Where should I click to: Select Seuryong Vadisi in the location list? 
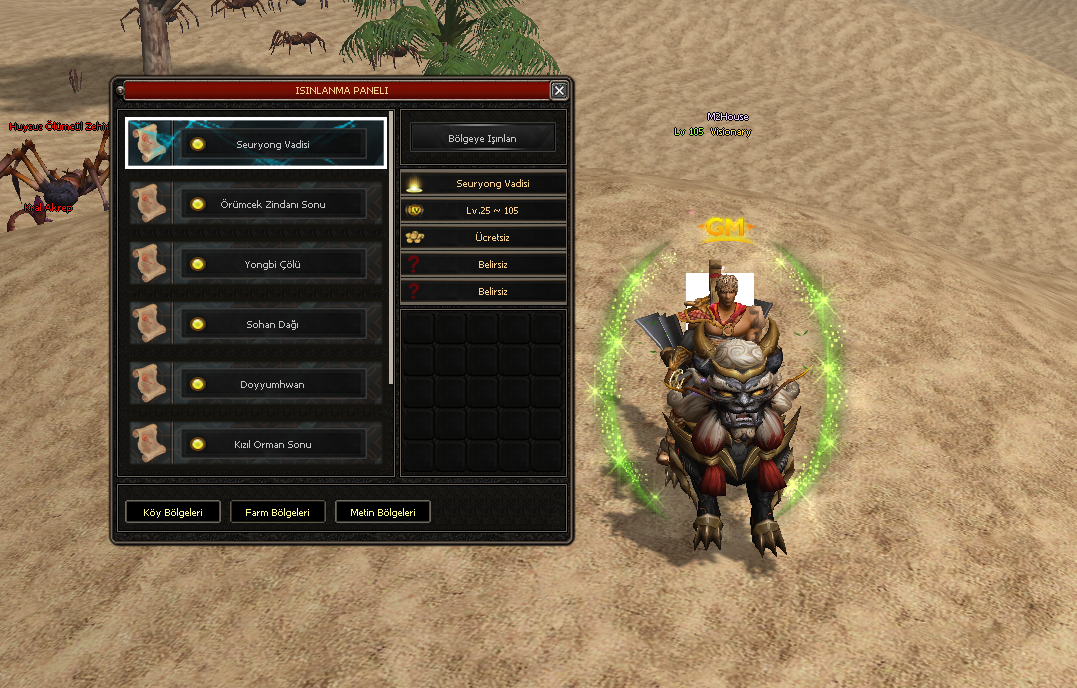272,144
